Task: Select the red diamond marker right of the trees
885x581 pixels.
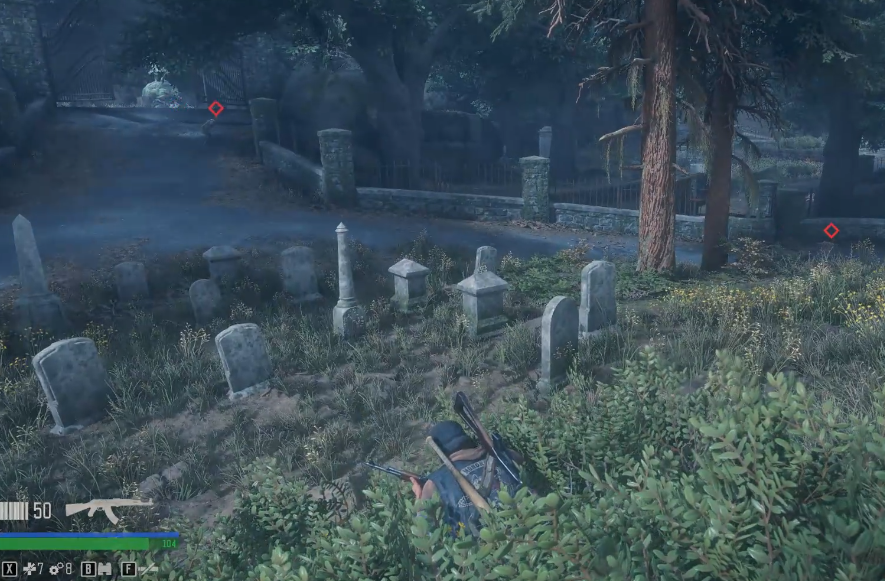Action: (x=831, y=231)
